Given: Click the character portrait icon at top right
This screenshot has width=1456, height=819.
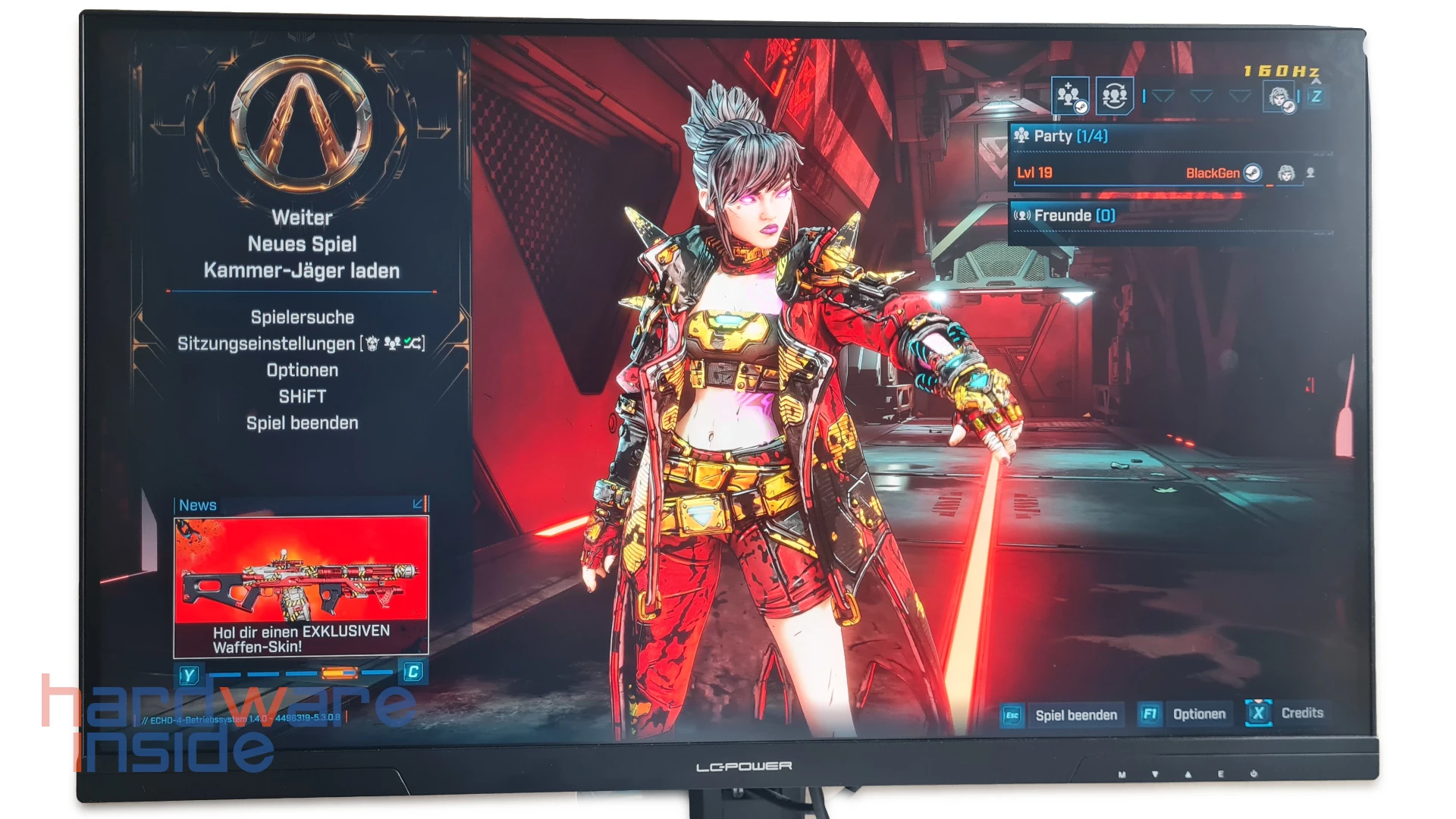Looking at the screenshot, I should pos(1279,97).
